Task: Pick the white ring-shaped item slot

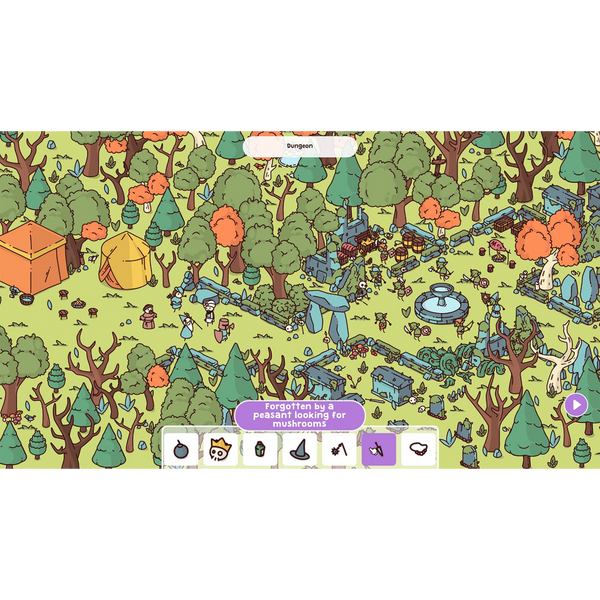Action: pyautogui.click(x=418, y=450)
